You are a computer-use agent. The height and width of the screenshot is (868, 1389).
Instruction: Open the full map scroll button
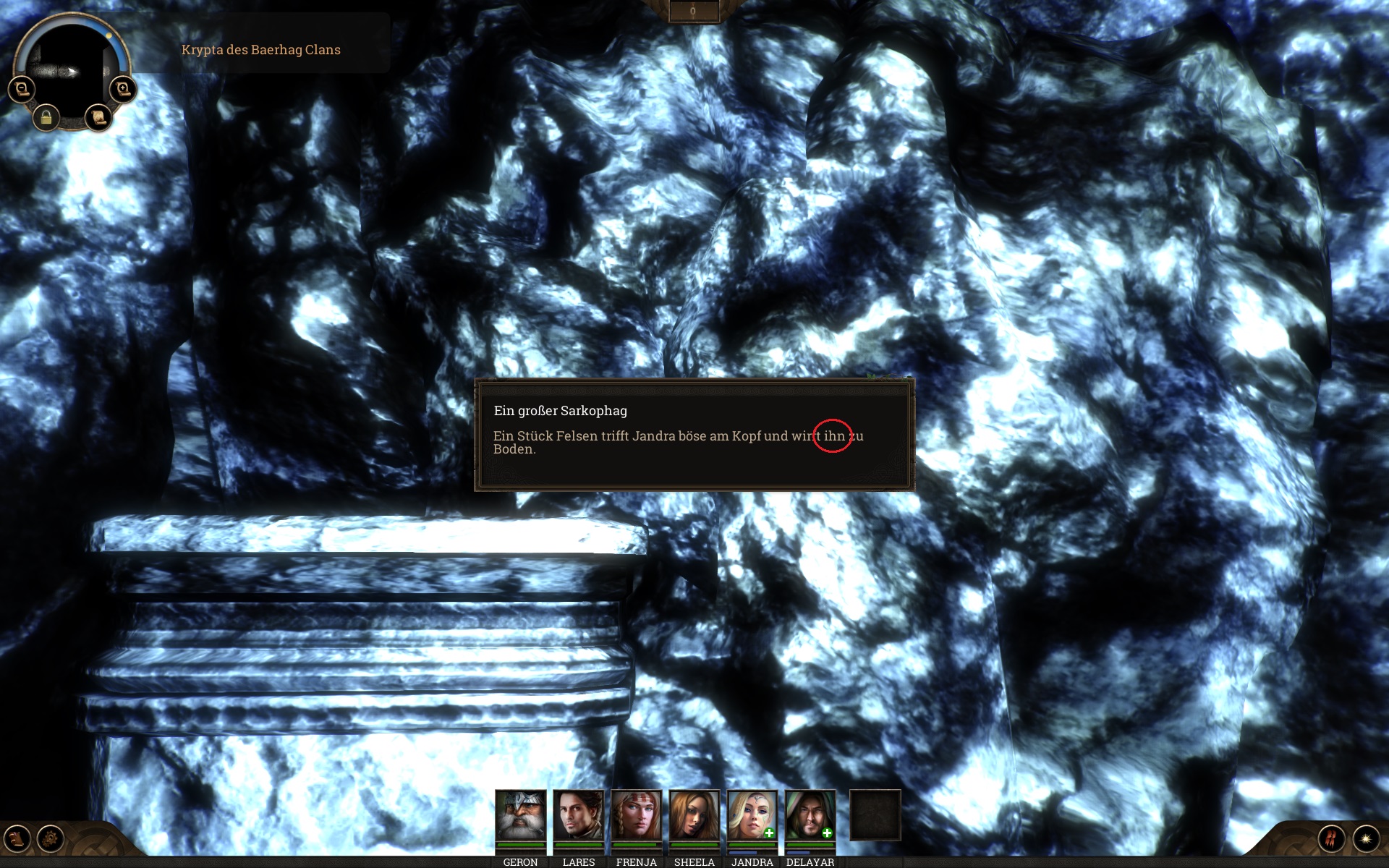98,117
